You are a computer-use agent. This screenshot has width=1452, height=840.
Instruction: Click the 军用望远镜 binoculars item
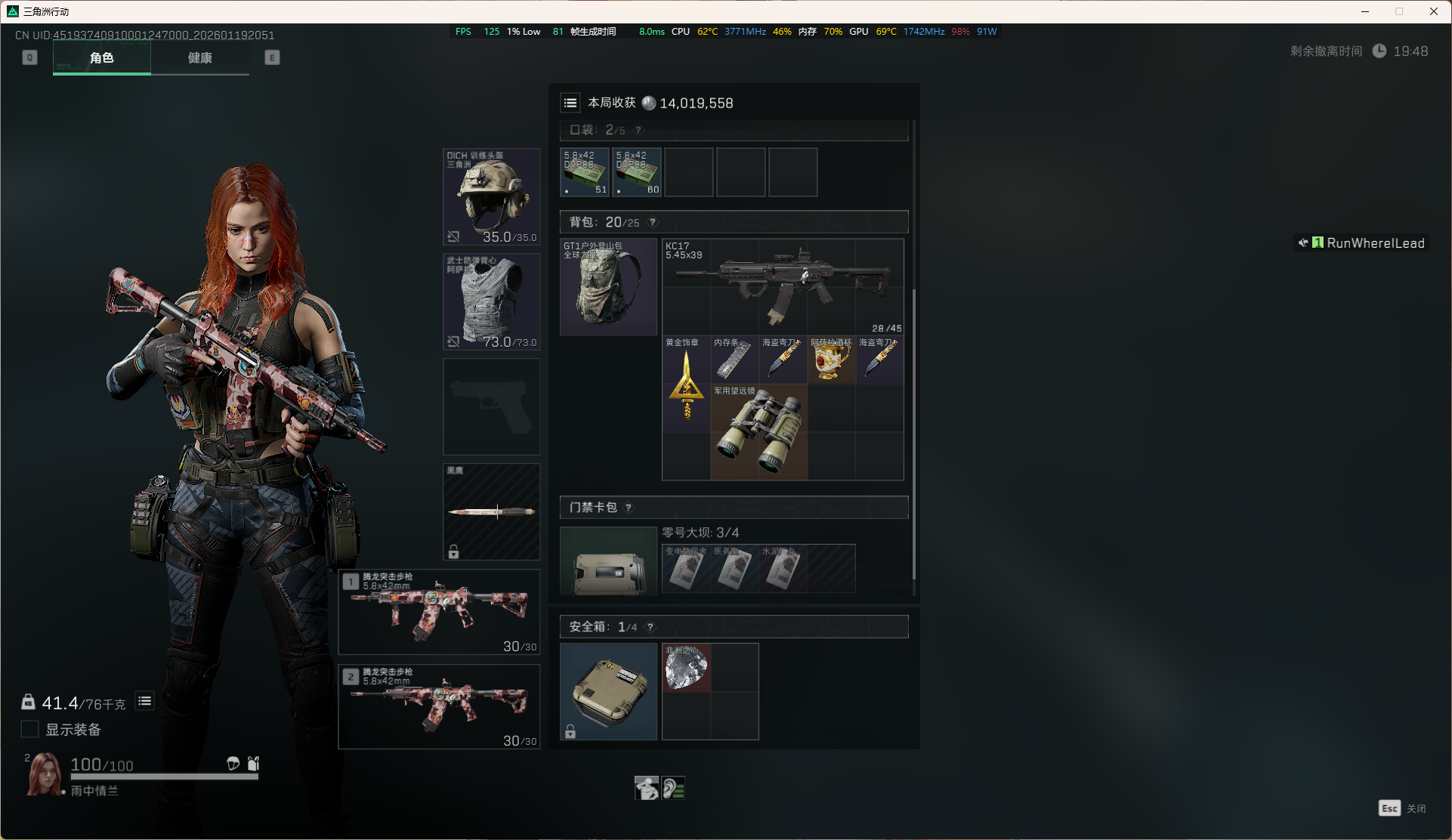point(758,432)
